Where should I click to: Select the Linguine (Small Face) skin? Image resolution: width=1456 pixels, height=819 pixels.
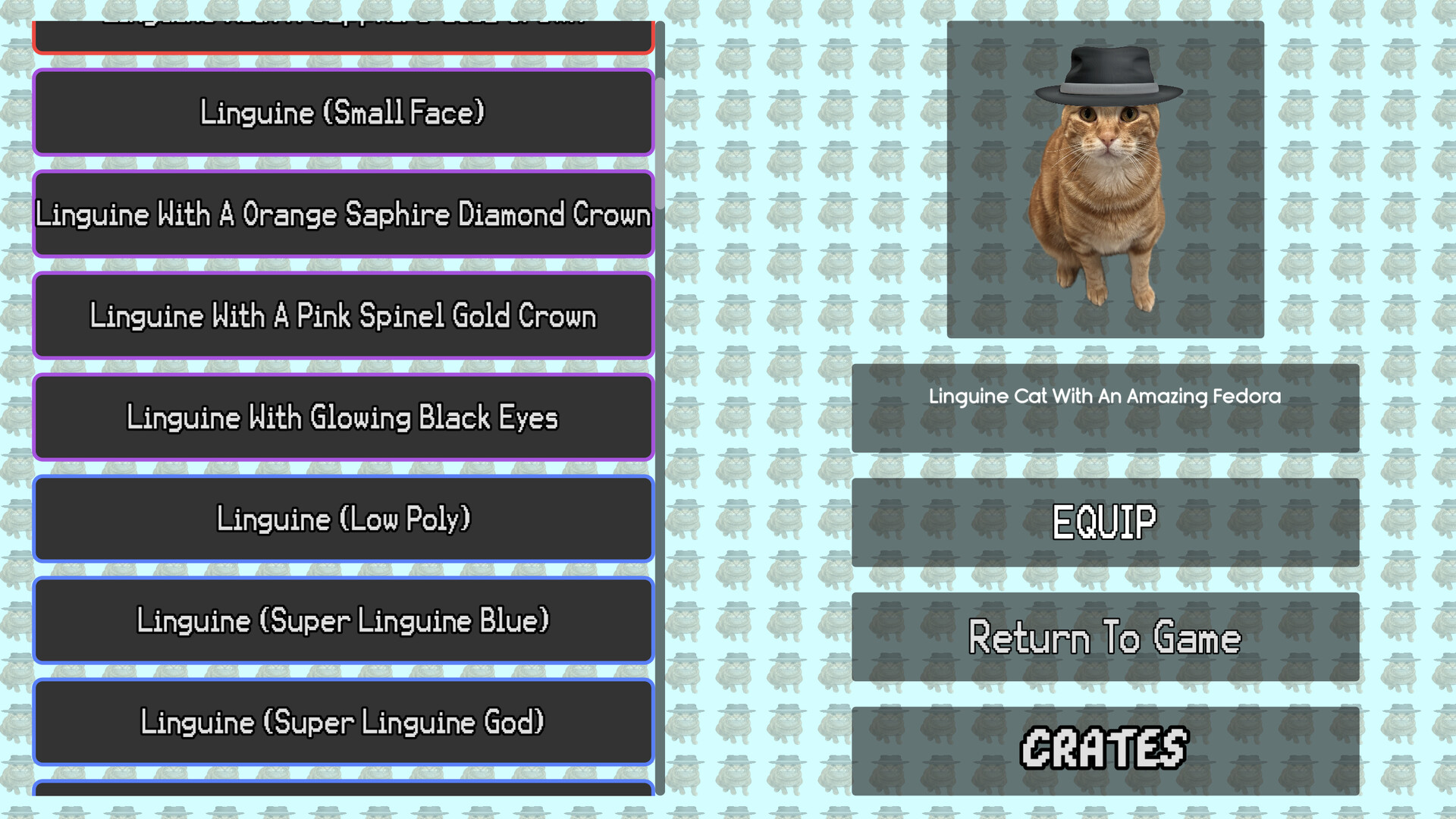343,112
